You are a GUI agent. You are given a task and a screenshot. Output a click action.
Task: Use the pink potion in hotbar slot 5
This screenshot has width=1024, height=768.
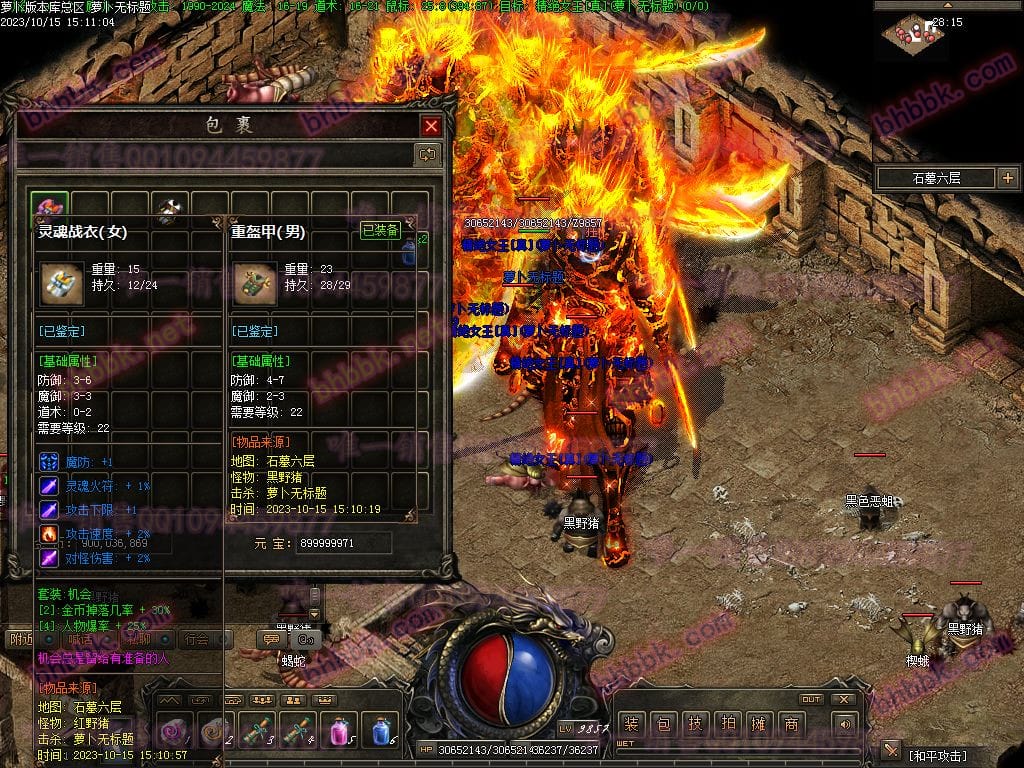coord(339,729)
